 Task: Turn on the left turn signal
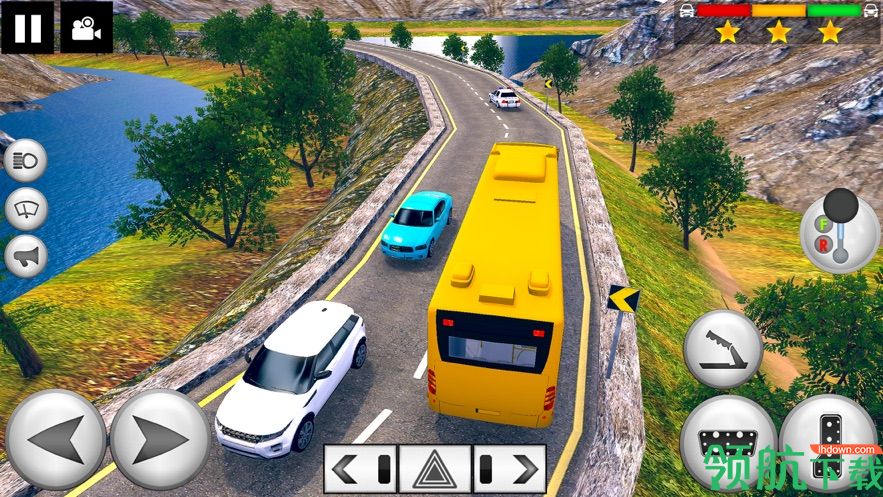(x=360, y=468)
